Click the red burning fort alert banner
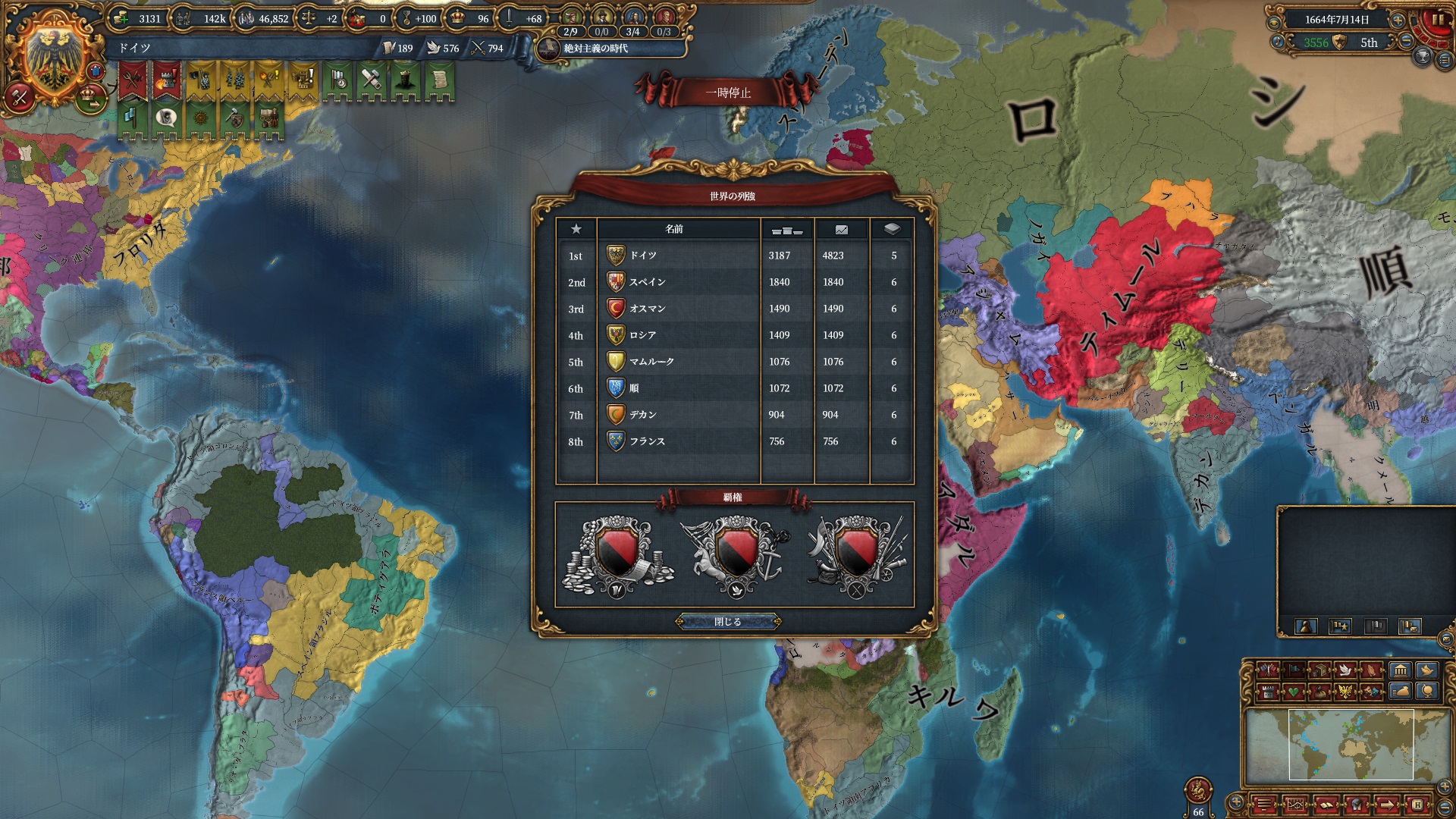 (165, 80)
